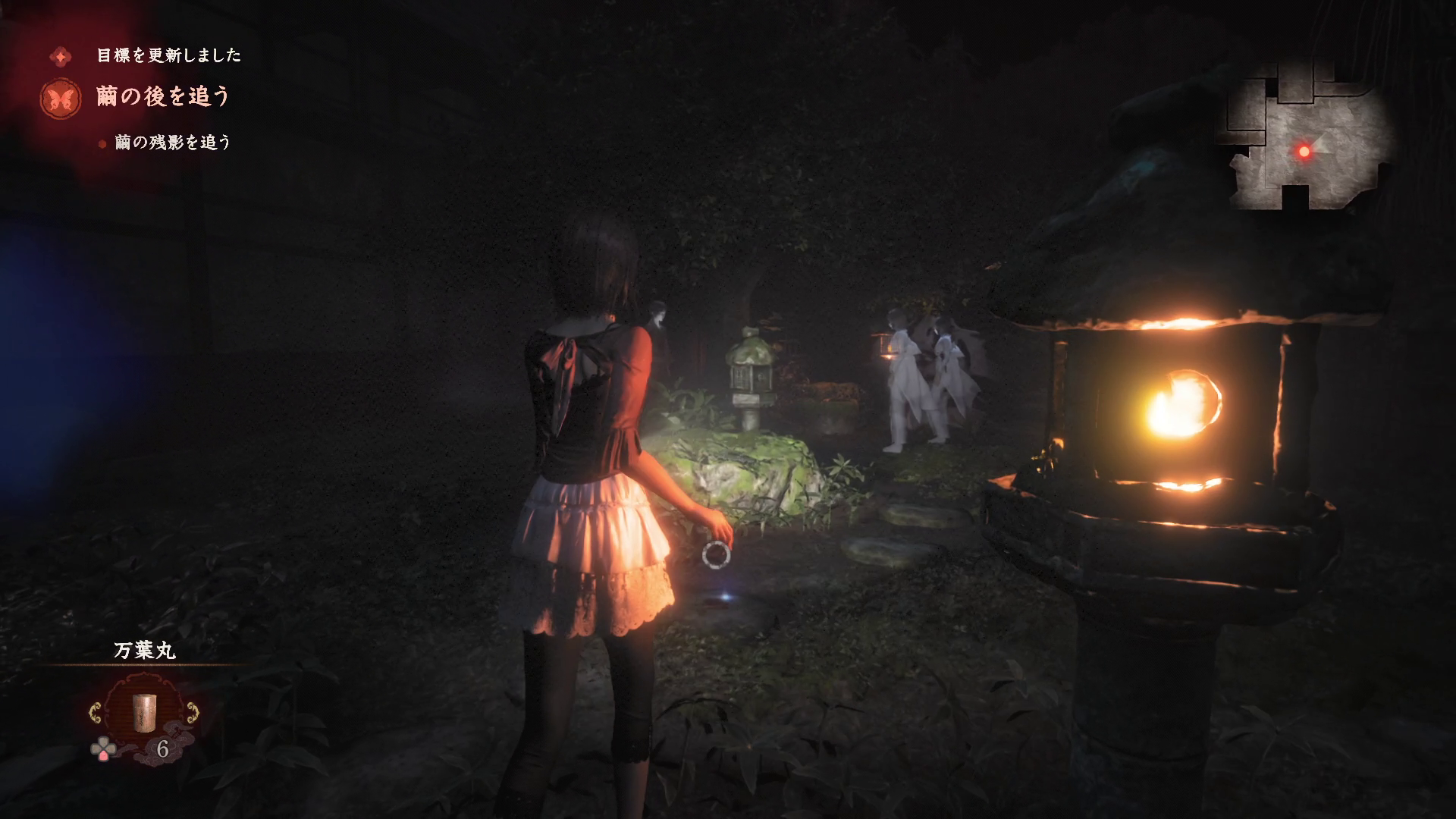Click the 繭の残影を追う sub-objective

tap(172, 143)
